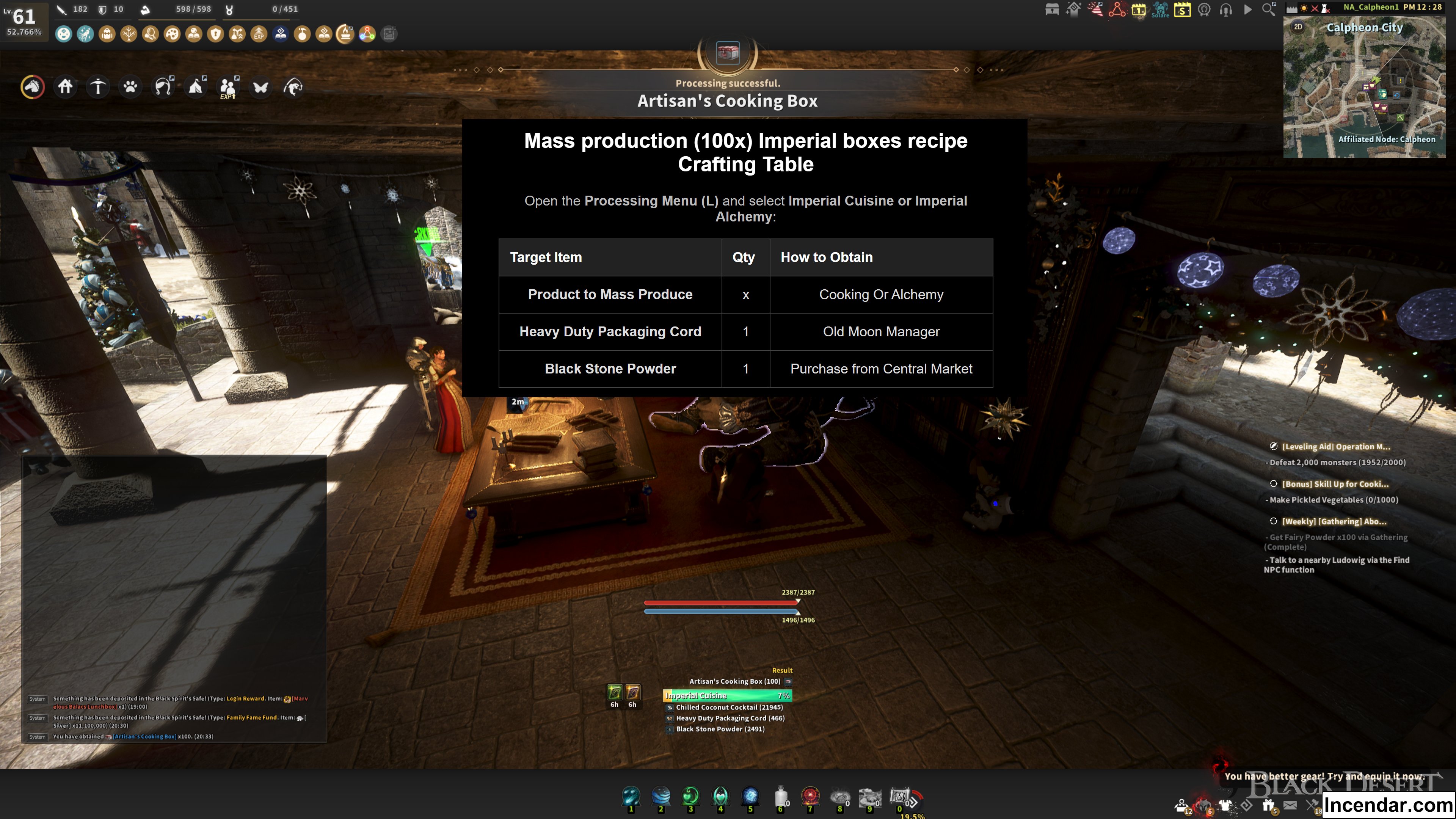Screen dimensions: 1456x819
Task: Open the housing icon with house symbol
Action: pos(65,87)
